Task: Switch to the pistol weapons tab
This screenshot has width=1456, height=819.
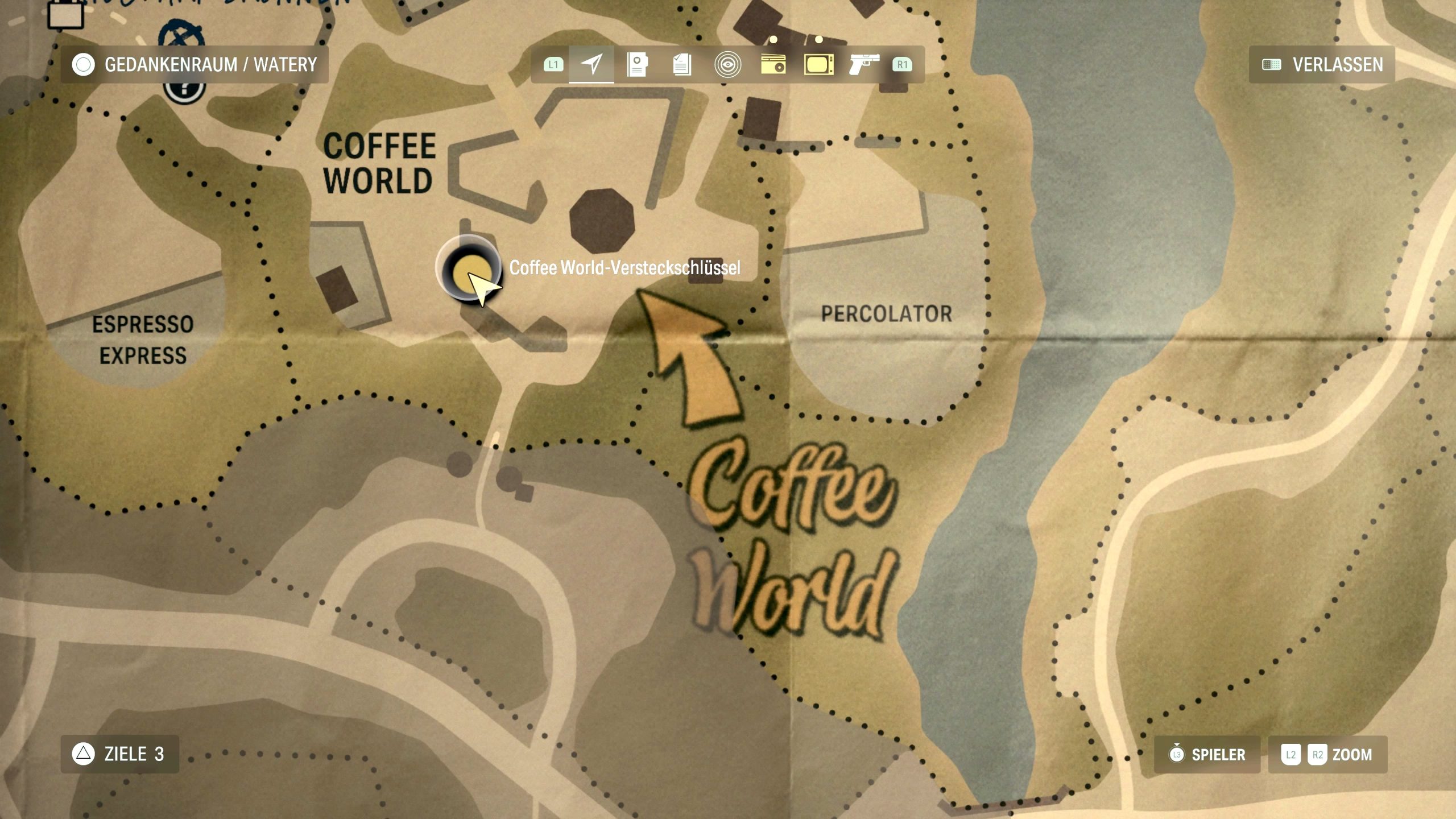Action: tap(863, 64)
